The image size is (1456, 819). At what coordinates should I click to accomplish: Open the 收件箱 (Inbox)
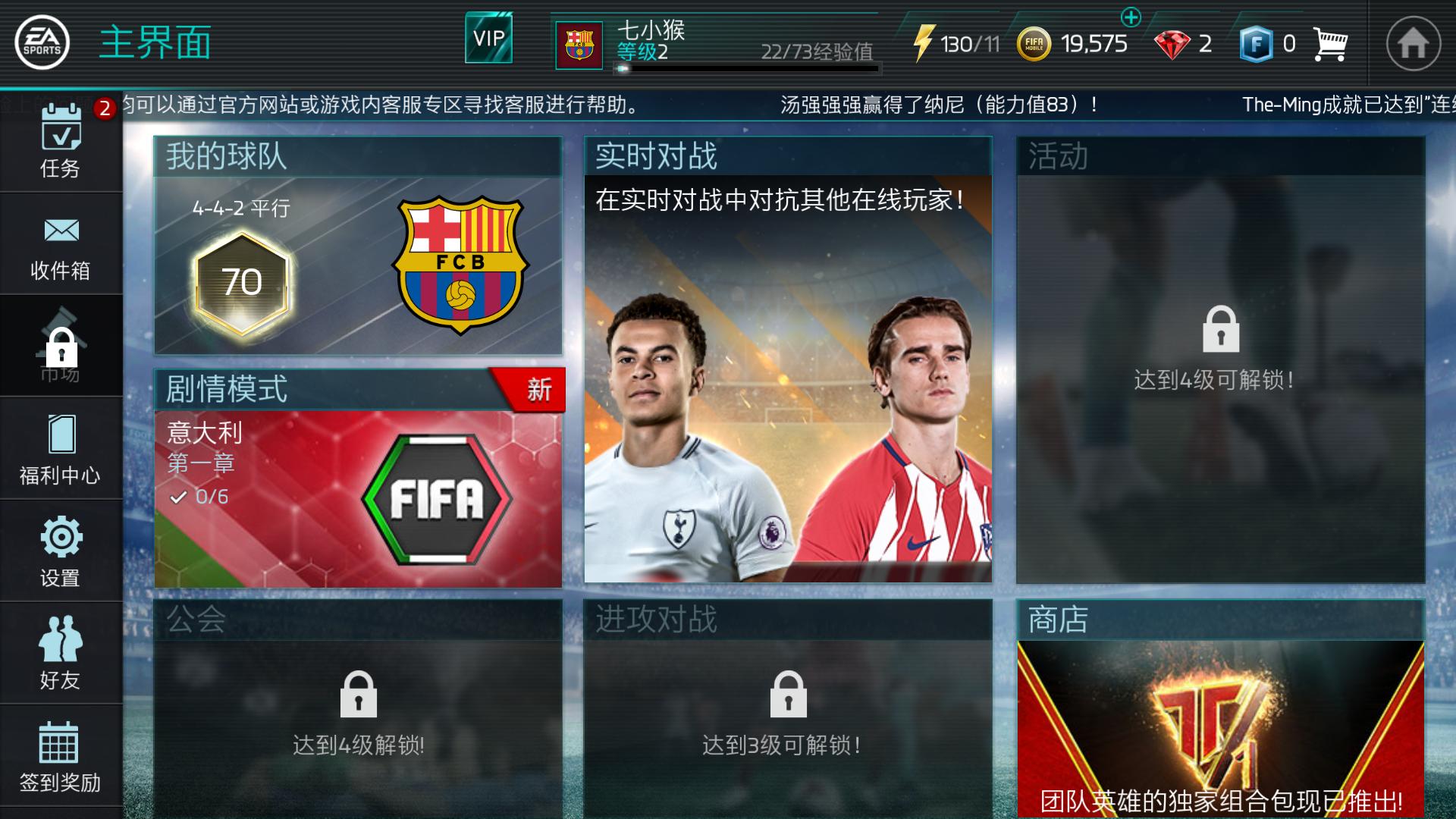tap(61, 243)
